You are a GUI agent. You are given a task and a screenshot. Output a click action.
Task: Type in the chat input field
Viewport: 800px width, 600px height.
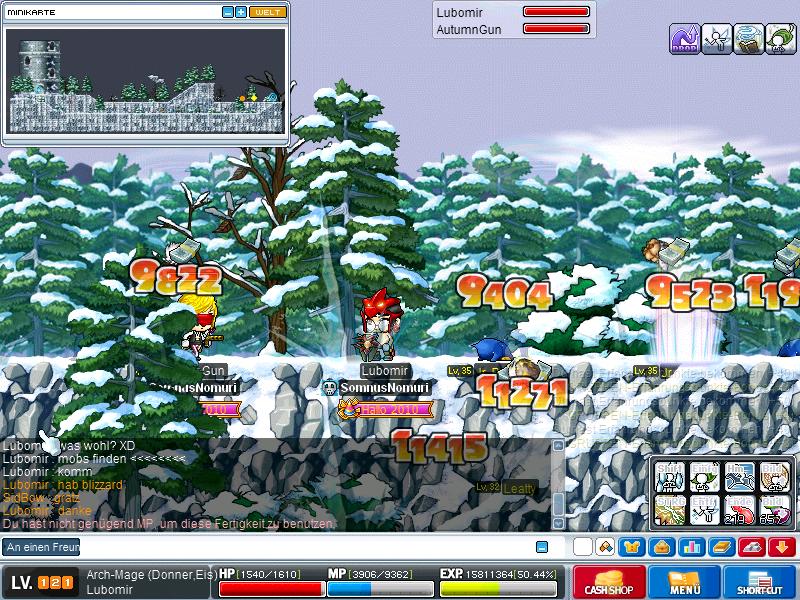pyautogui.click(x=300, y=547)
